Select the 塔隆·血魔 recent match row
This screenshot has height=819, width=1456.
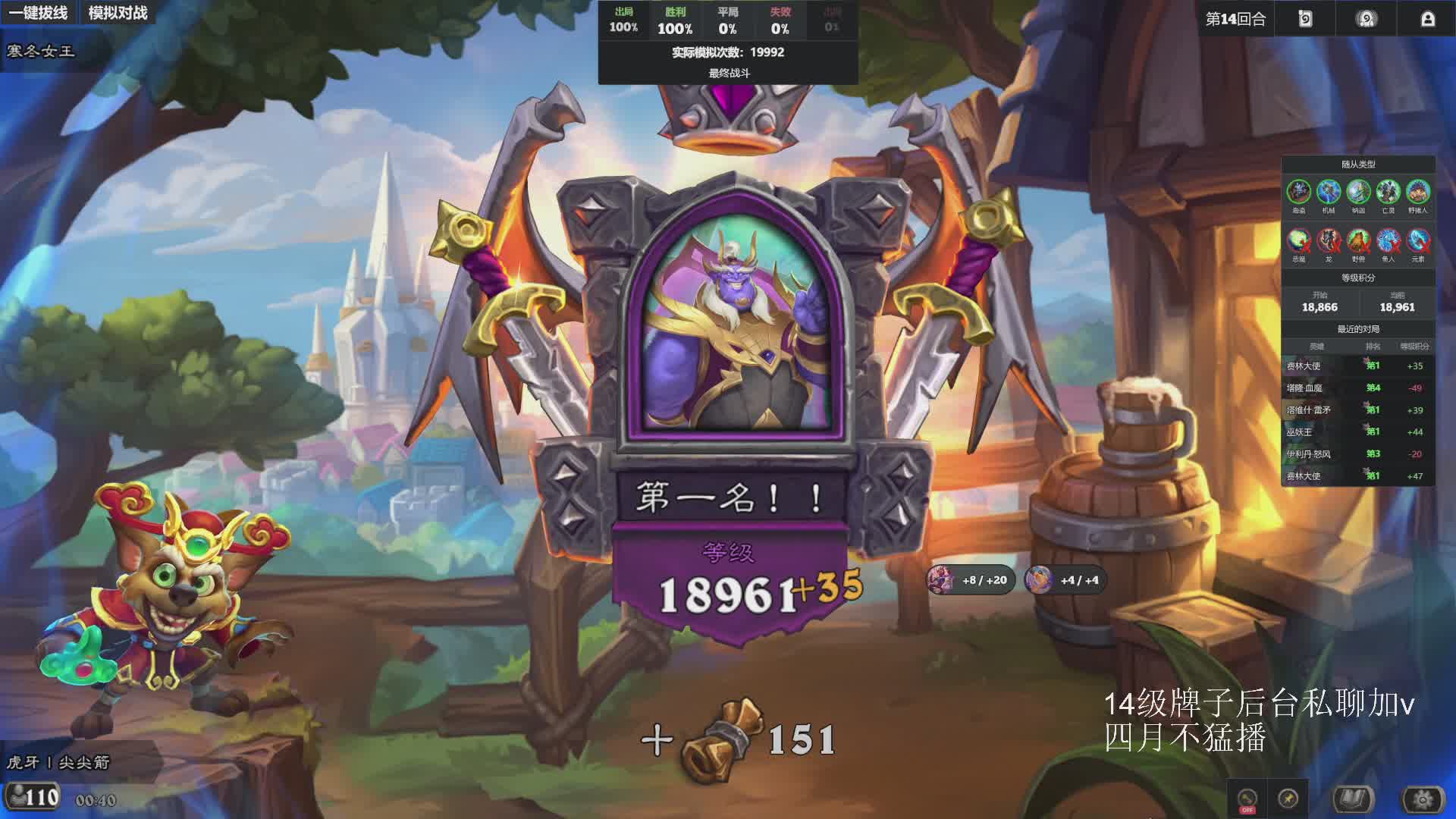pyautogui.click(x=1357, y=388)
